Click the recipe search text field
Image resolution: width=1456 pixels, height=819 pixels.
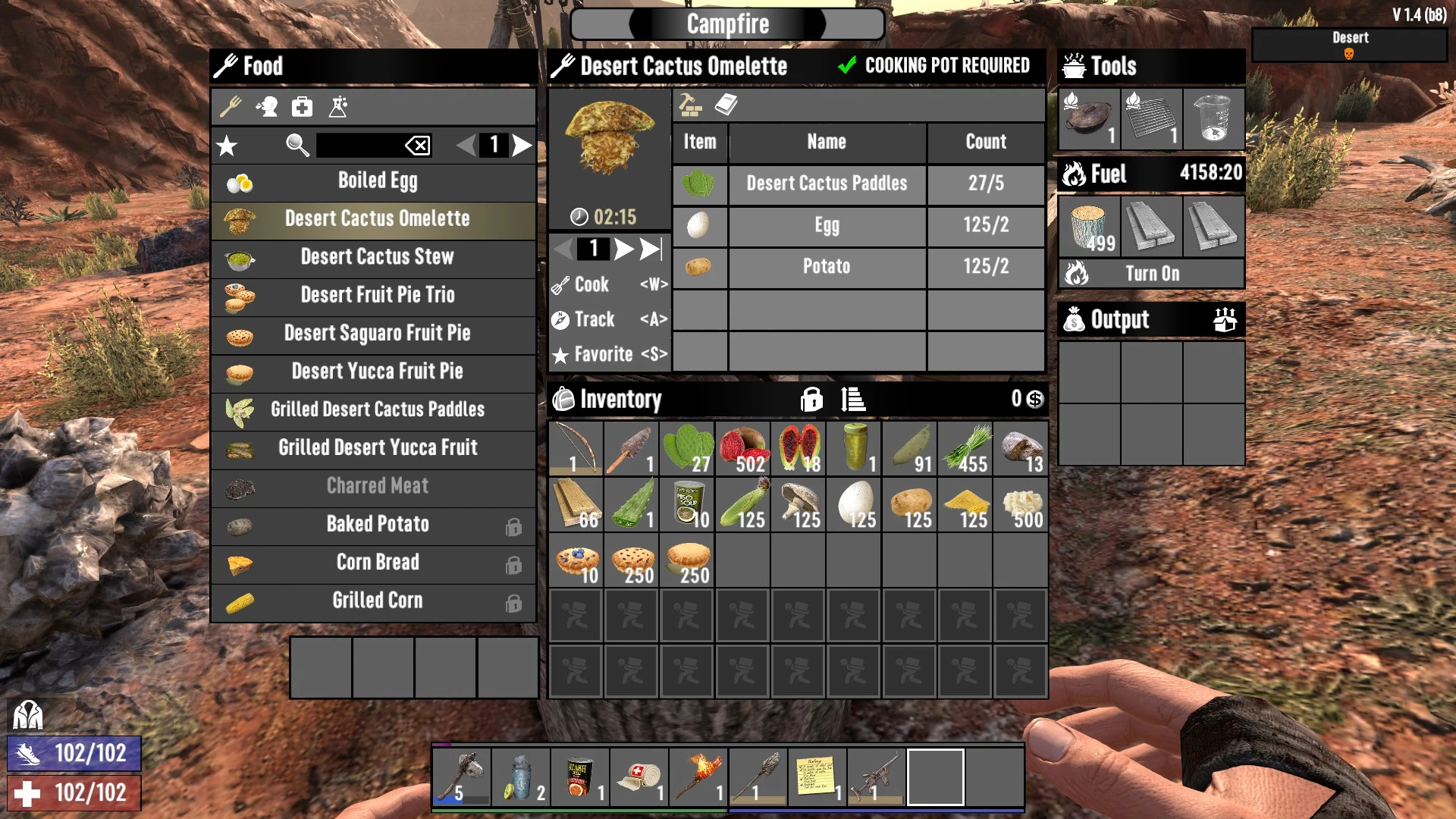coord(358,145)
